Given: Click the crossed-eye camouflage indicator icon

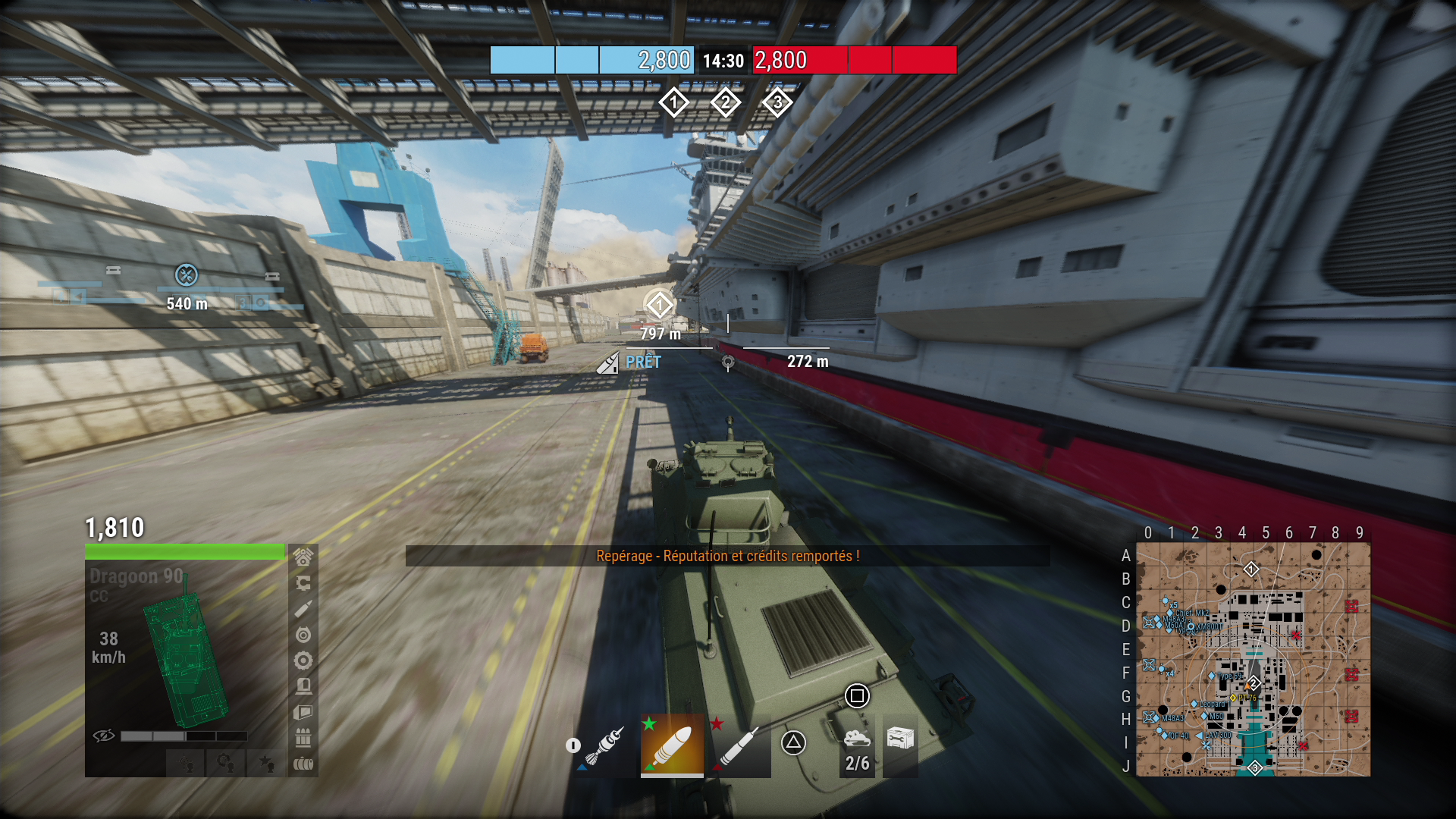Looking at the screenshot, I should [x=103, y=736].
